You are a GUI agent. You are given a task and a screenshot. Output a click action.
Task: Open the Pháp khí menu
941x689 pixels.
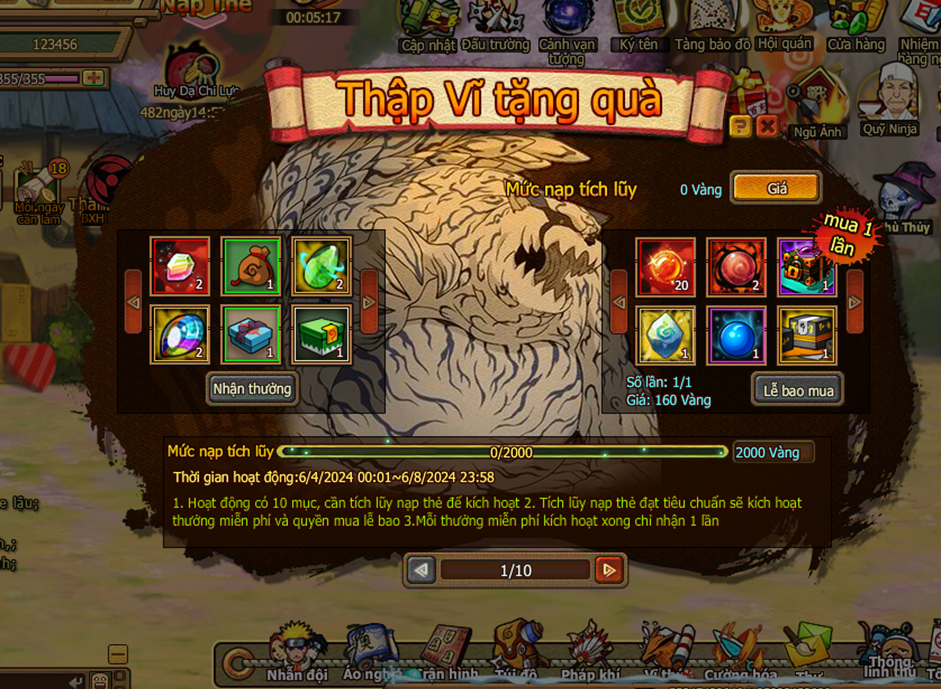tap(592, 655)
